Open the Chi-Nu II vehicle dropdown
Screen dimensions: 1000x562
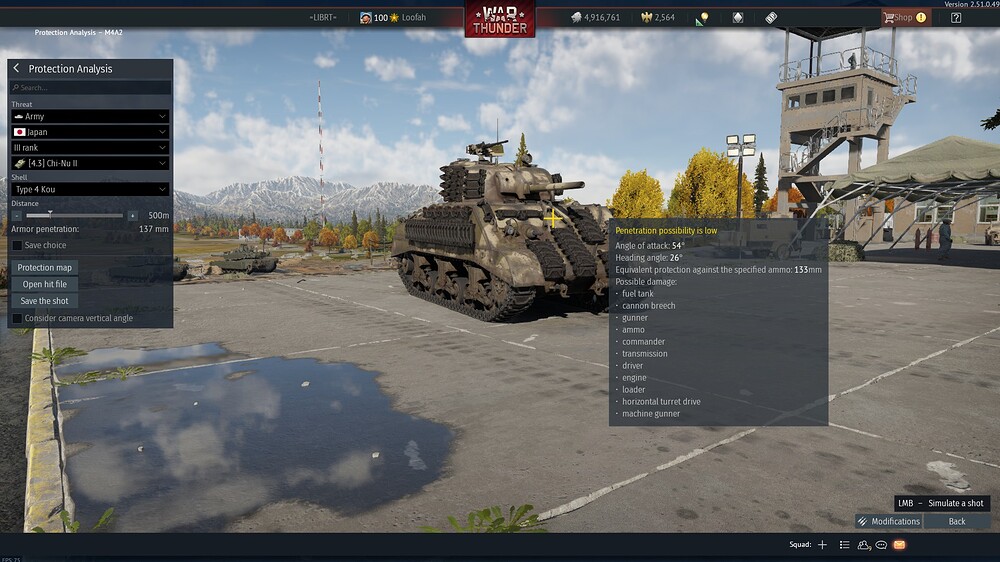coord(90,163)
